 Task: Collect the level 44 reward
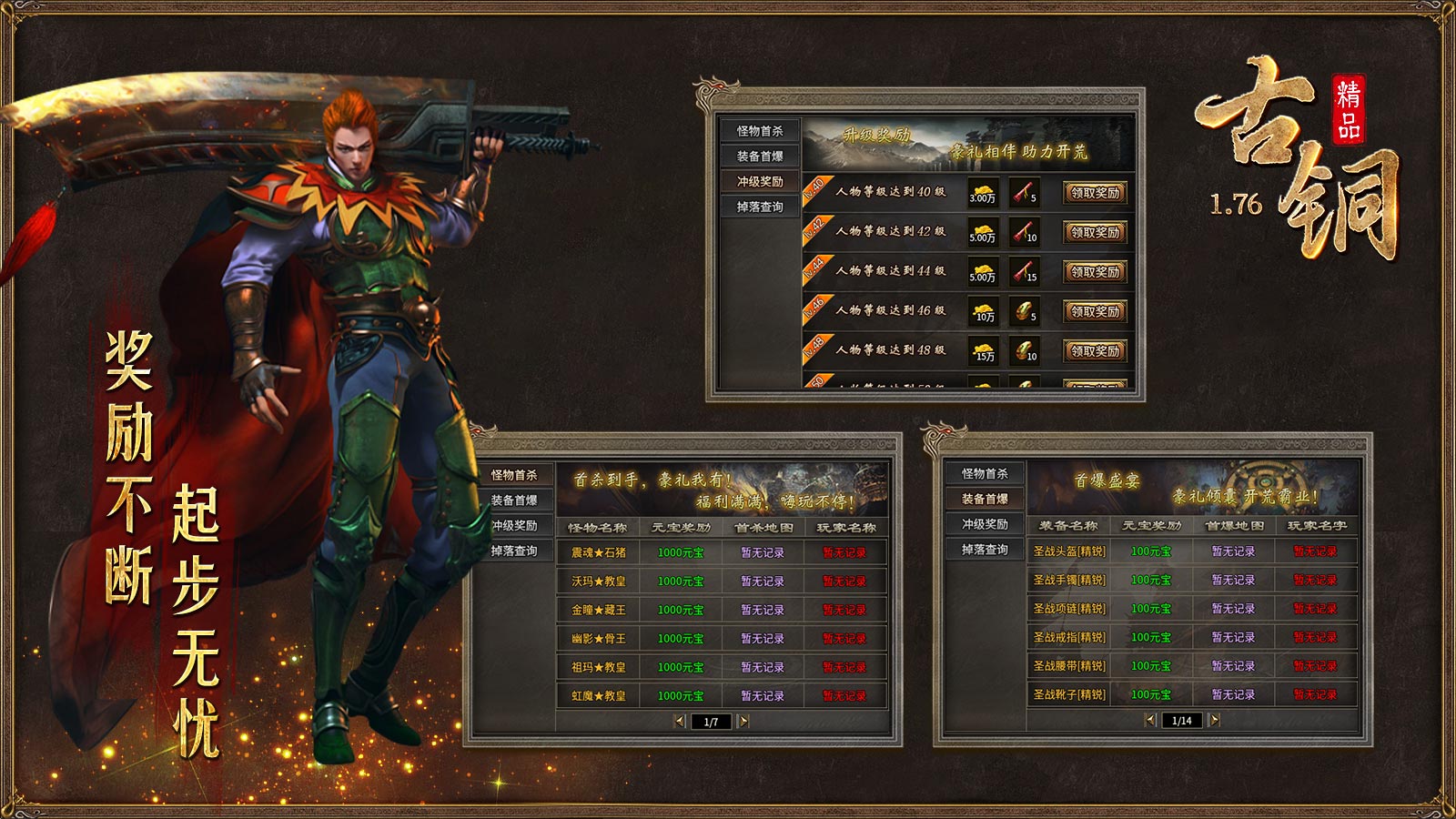coord(1095,272)
